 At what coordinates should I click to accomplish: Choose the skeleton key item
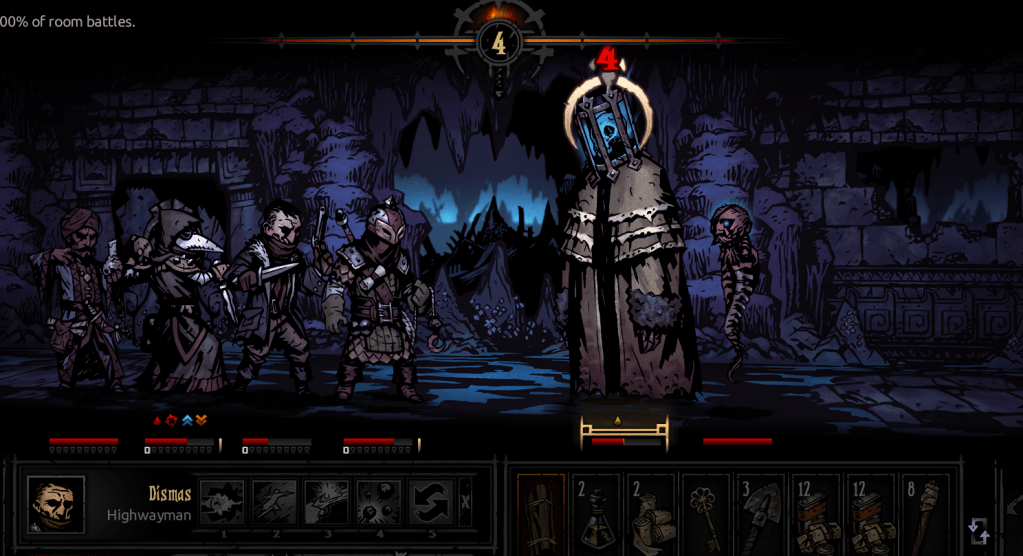[706, 514]
